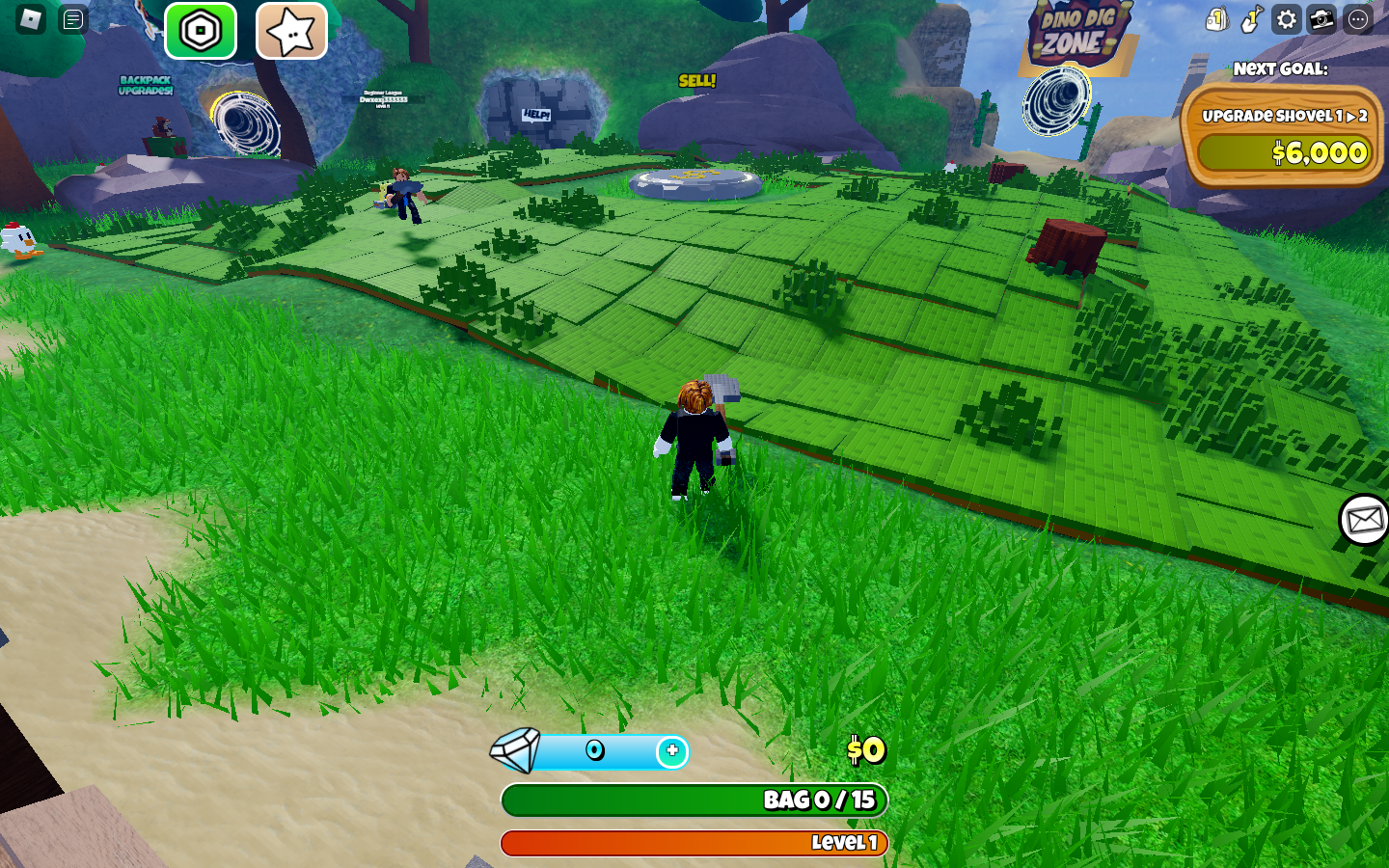
Task: Open the gear settings menu
Action: 1287,19
